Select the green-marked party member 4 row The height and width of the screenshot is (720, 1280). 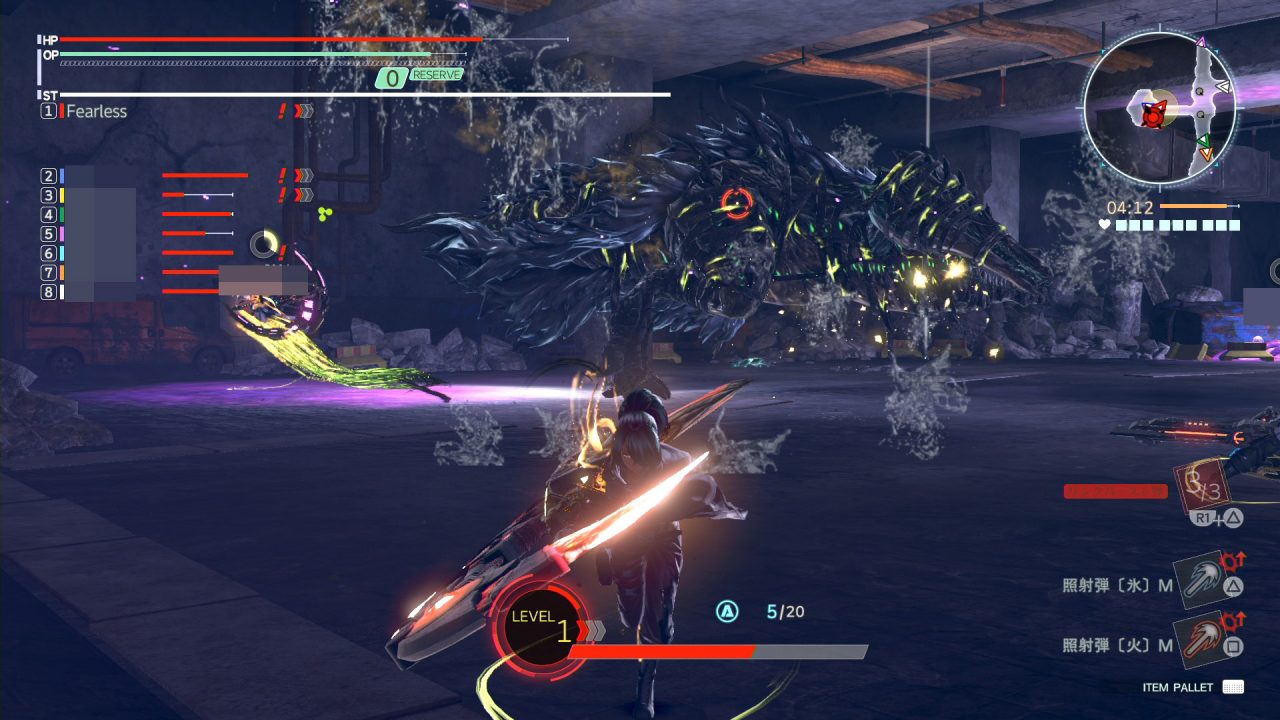click(140, 214)
